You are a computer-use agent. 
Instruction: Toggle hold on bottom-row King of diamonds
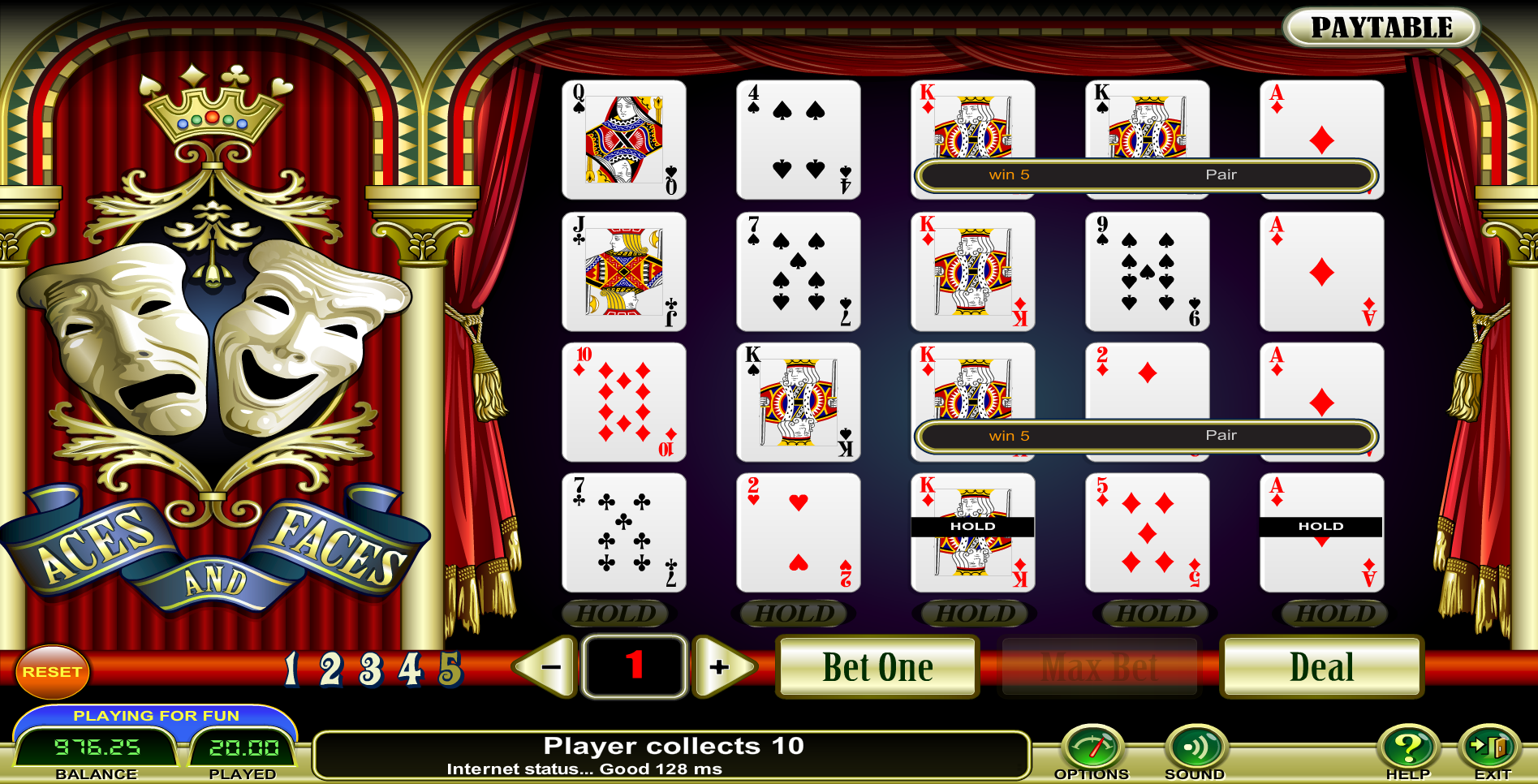click(x=972, y=533)
